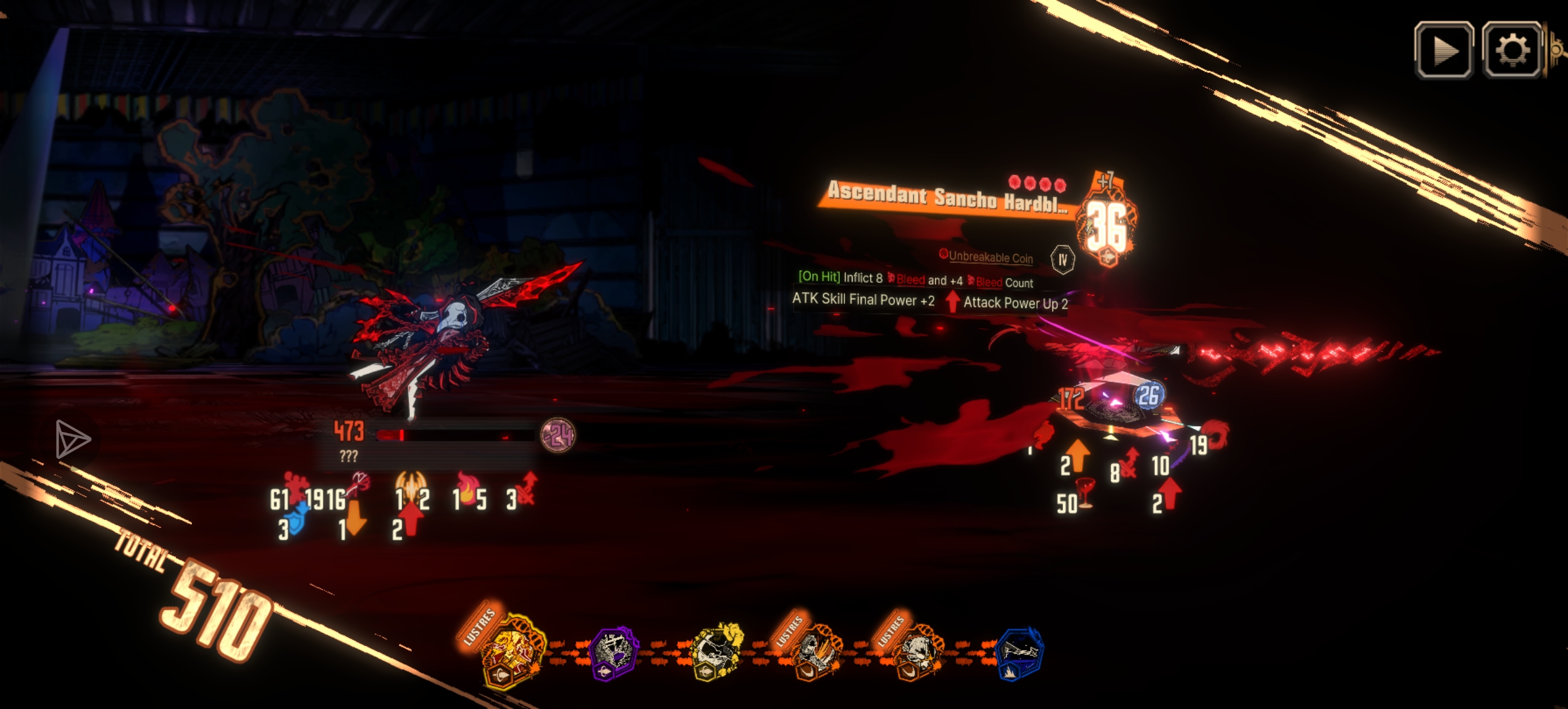The image size is (1568, 709).
Task: Select the purple skill icon in the chain
Action: point(613,653)
